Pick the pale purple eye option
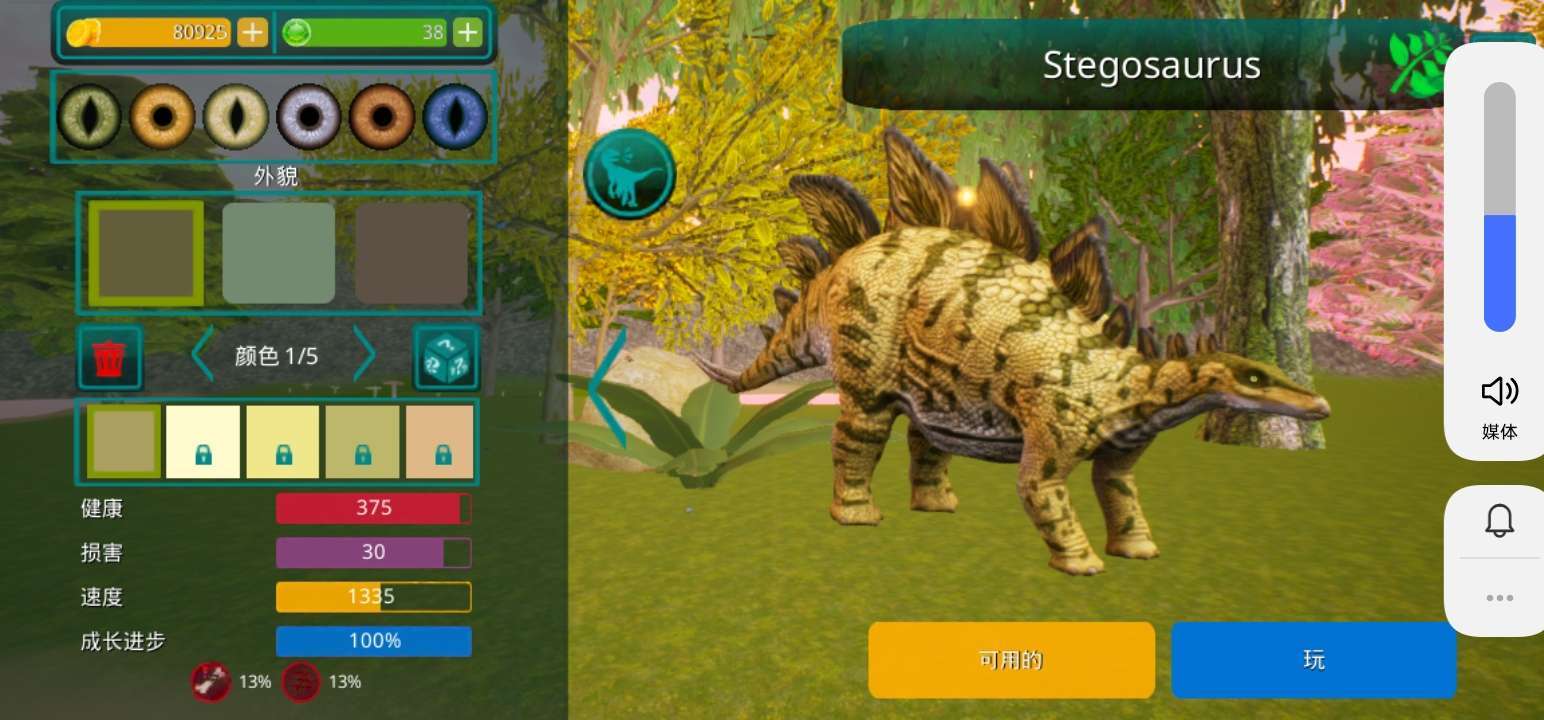Screen dimensions: 1544x720 coord(308,117)
